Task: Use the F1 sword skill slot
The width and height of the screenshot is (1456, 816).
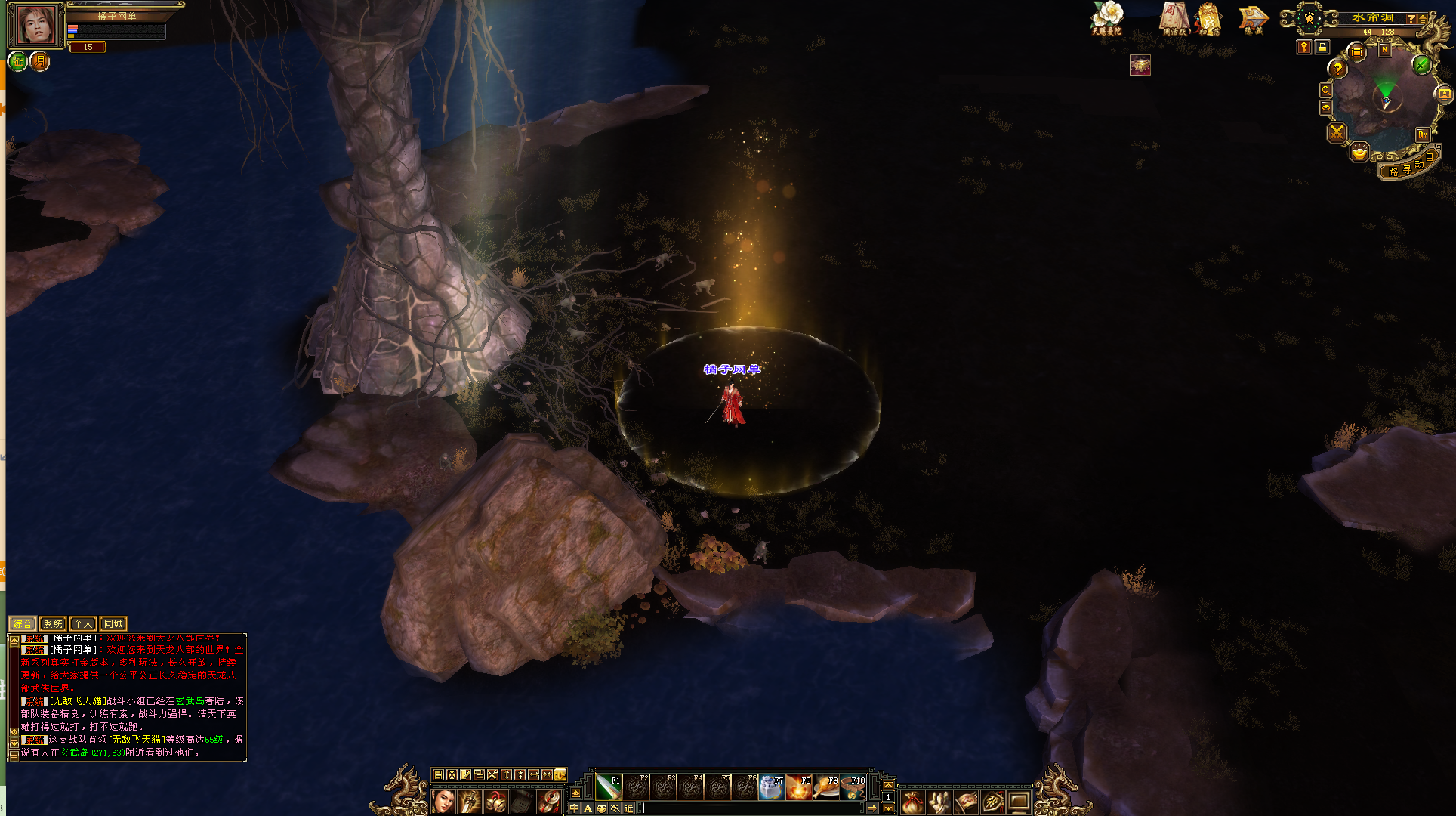Action: 608,787
